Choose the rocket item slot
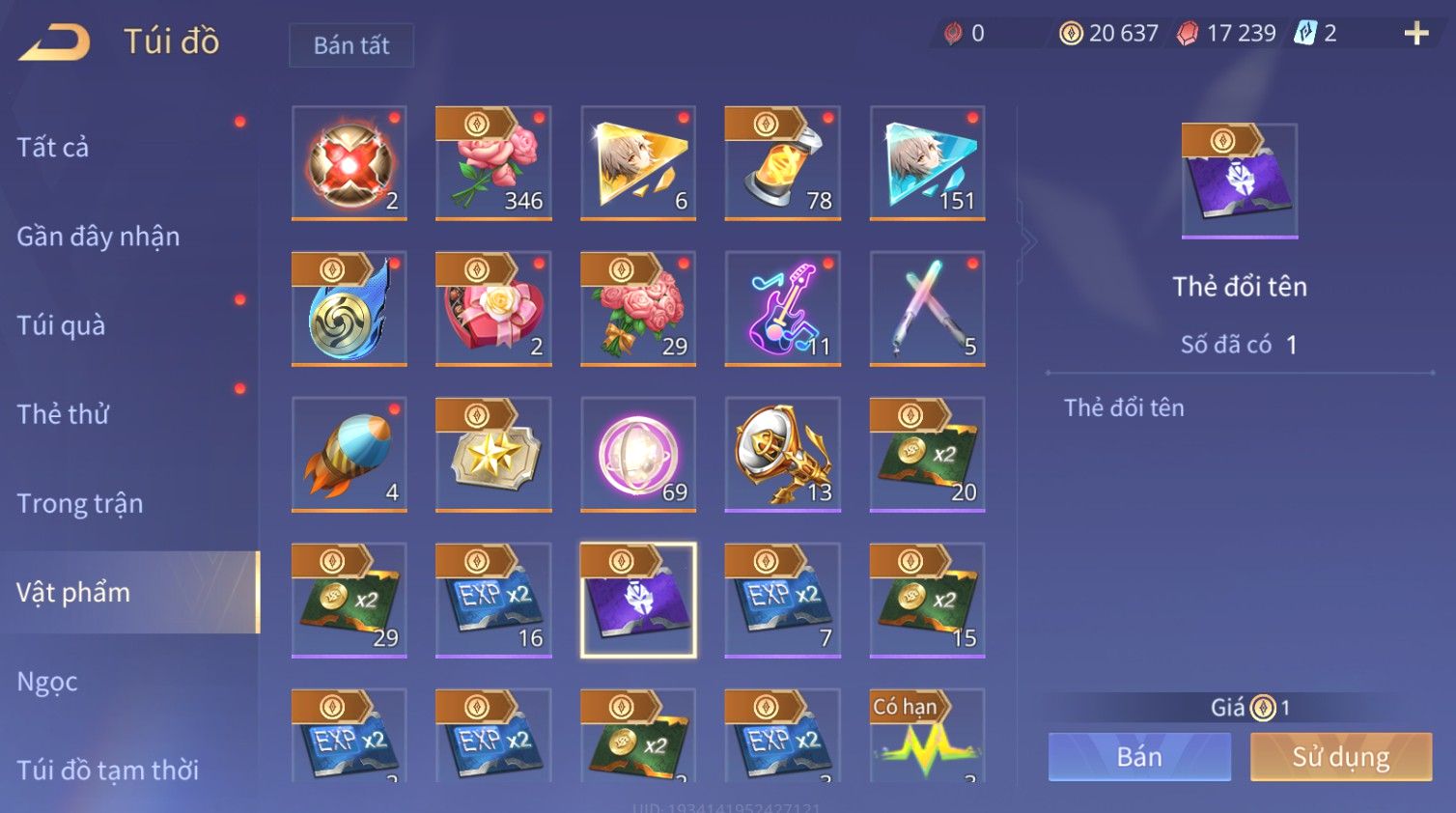 [349, 455]
